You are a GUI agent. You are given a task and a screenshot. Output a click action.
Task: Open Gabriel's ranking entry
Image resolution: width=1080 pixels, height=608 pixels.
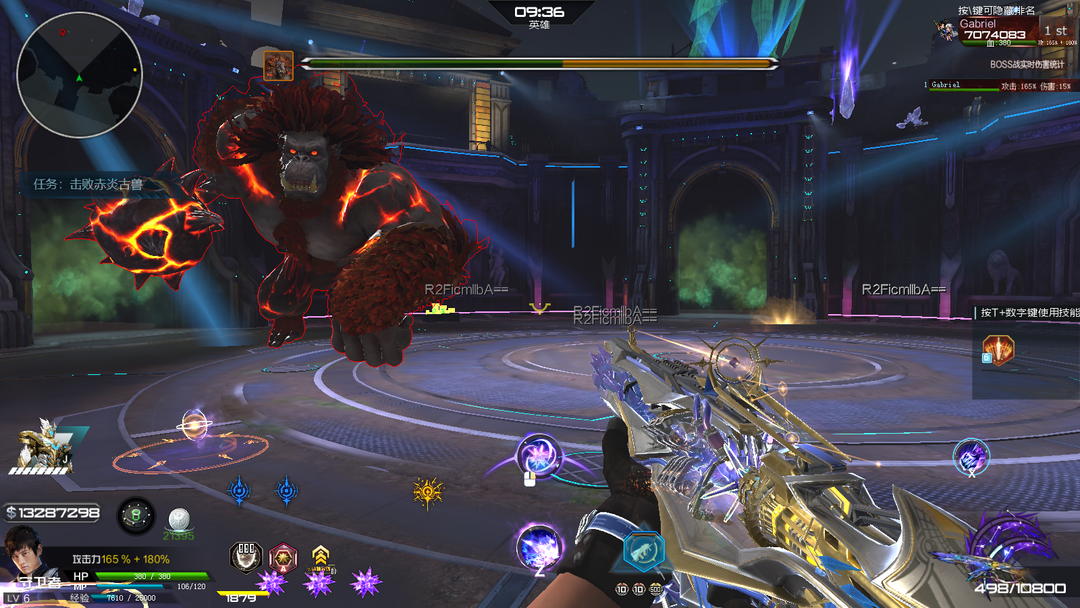click(x=1000, y=30)
